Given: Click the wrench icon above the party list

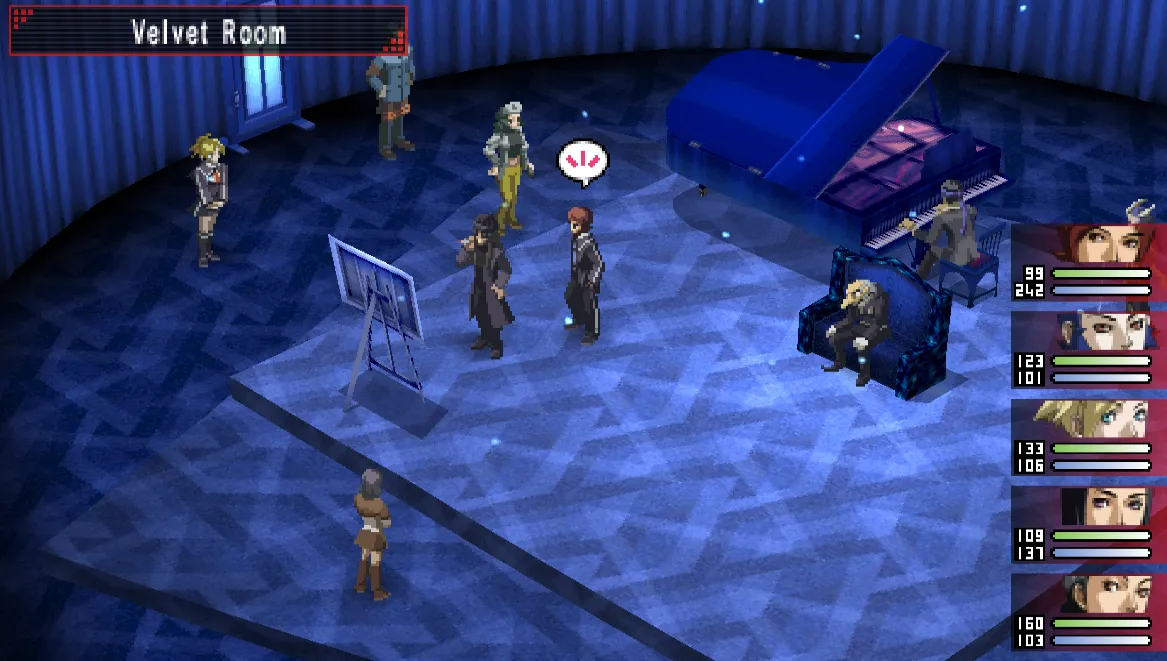Looking at the screenshot, I should point(1139,211).
